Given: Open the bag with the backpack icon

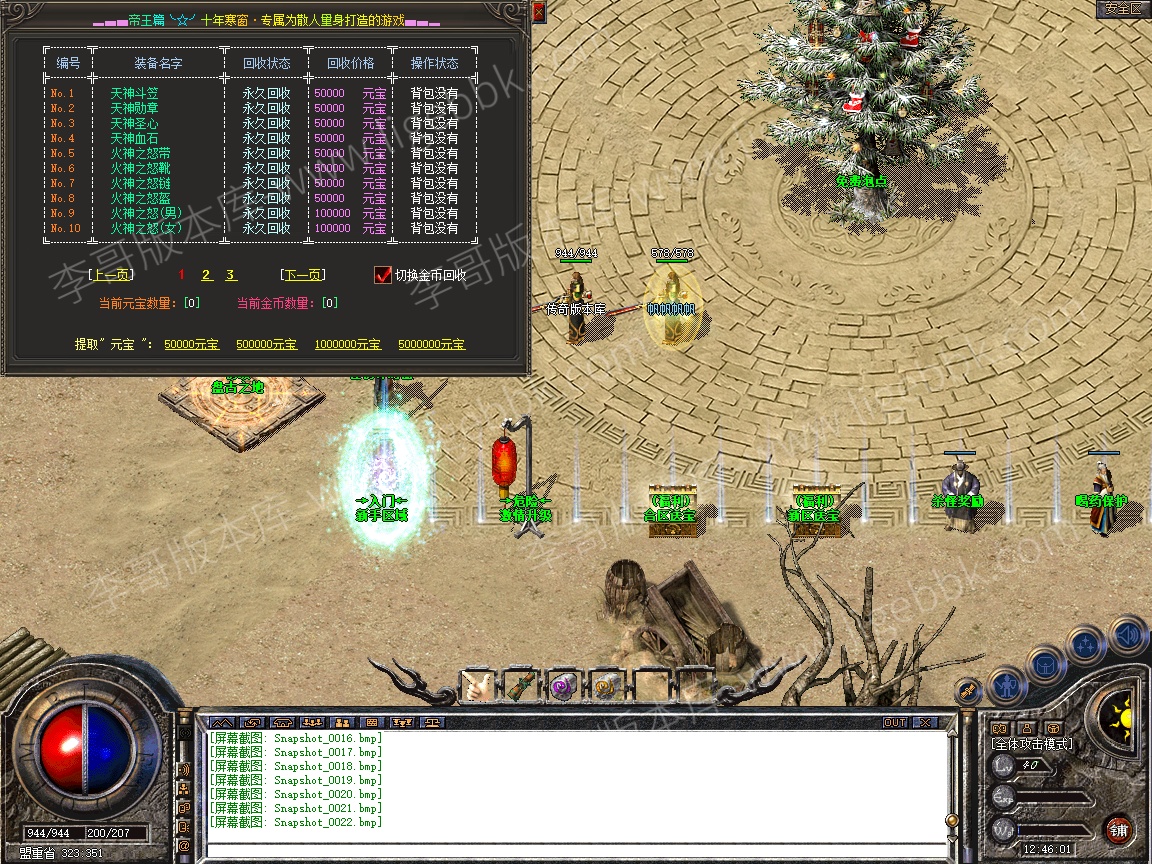Looking at the screenshot, I should coord(1043,663).
